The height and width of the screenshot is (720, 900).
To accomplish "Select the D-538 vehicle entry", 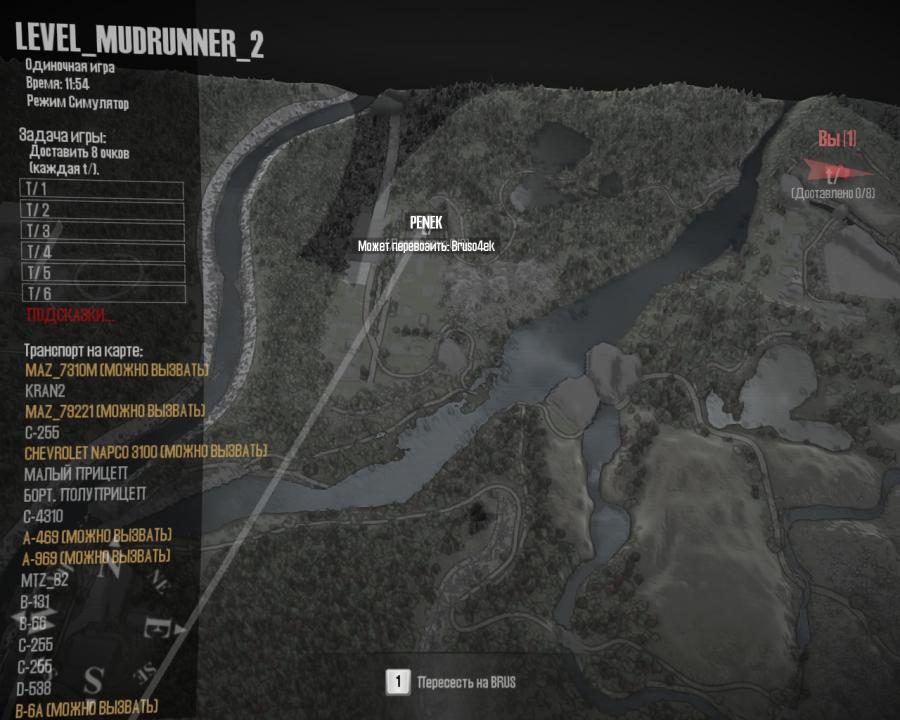I will (37, 688).
